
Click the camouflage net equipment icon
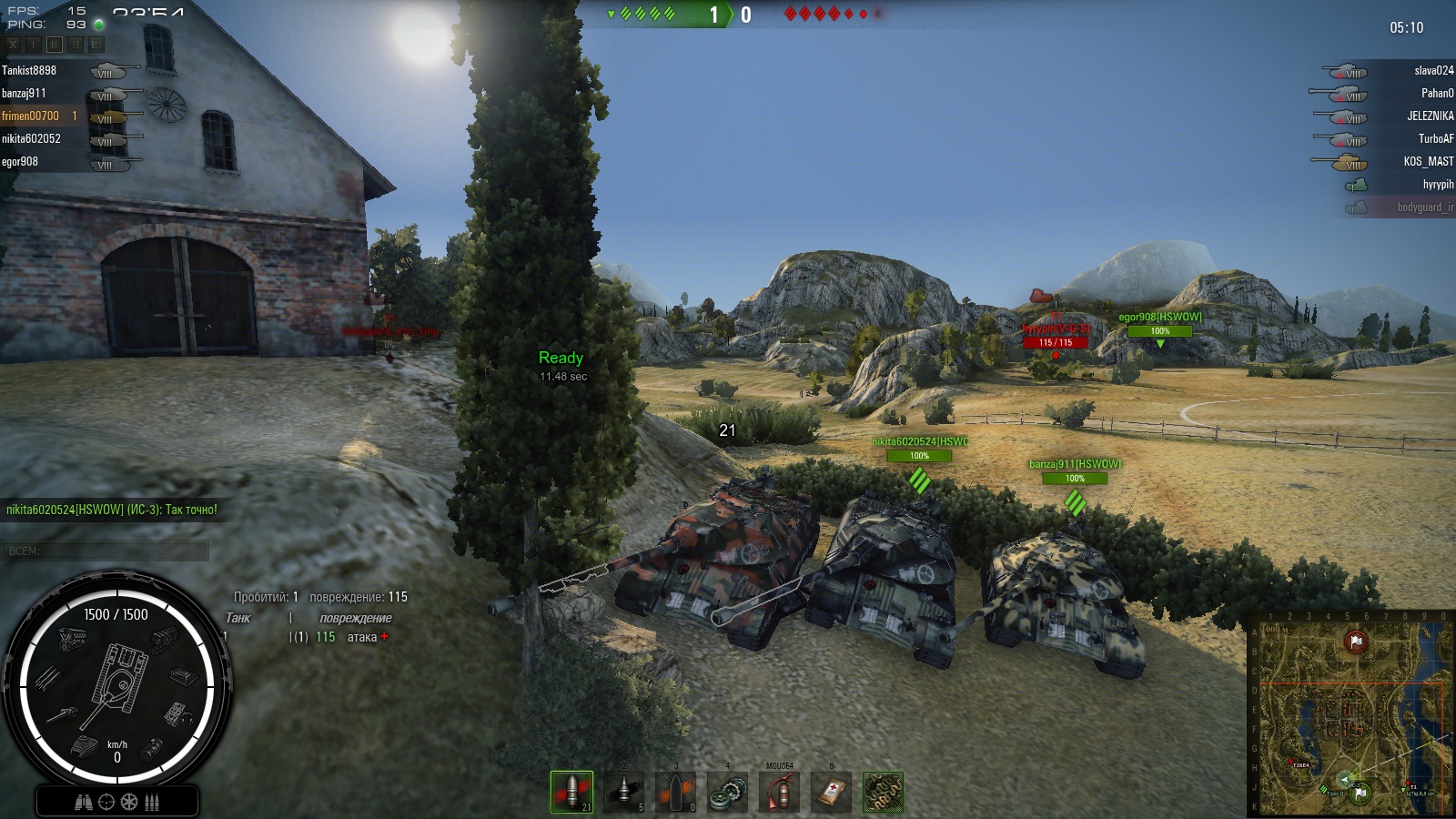pos(883,792)
